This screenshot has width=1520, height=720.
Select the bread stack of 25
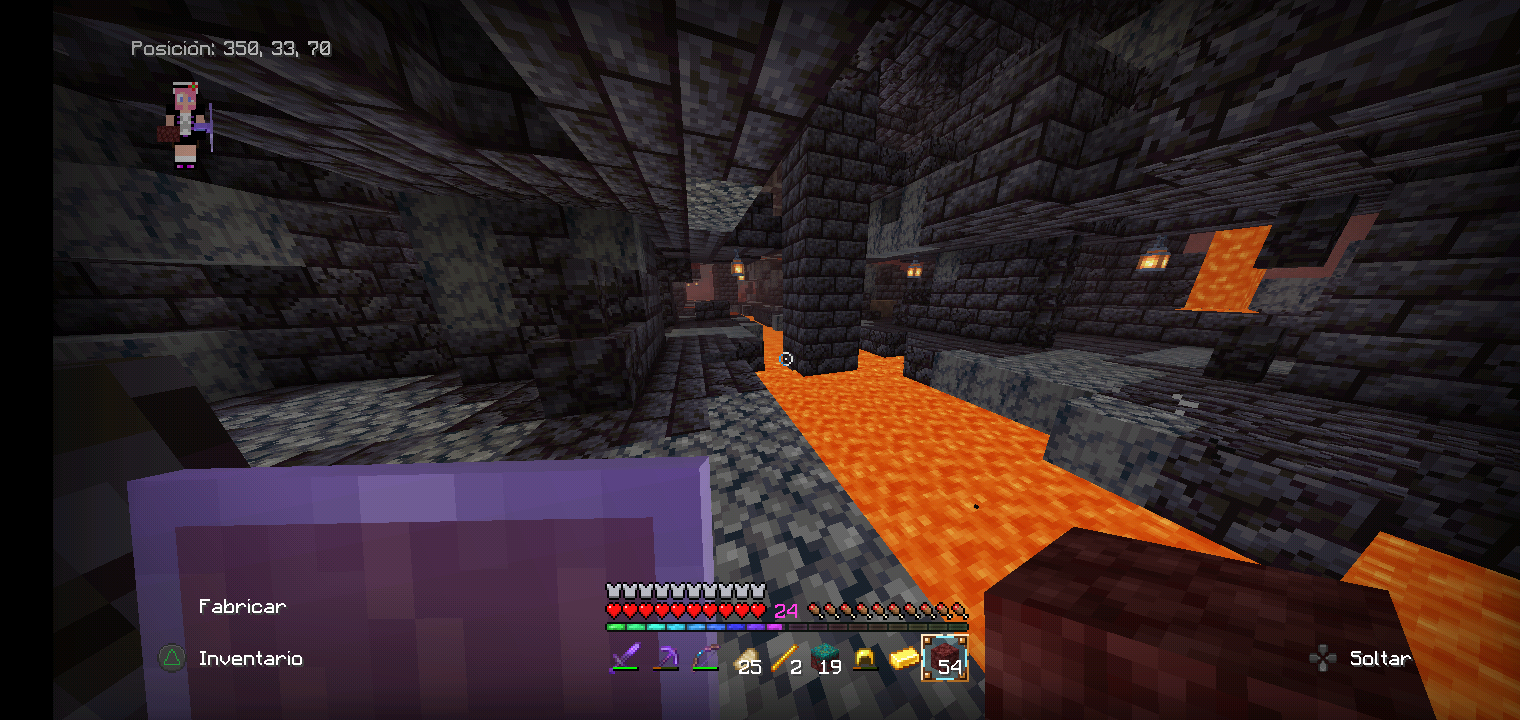click(x=745, y=658)
